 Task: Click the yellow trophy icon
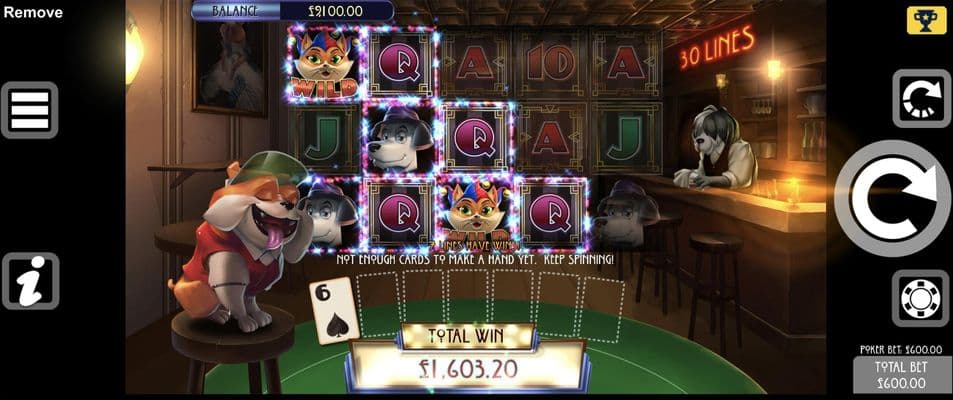coord(926,21)
